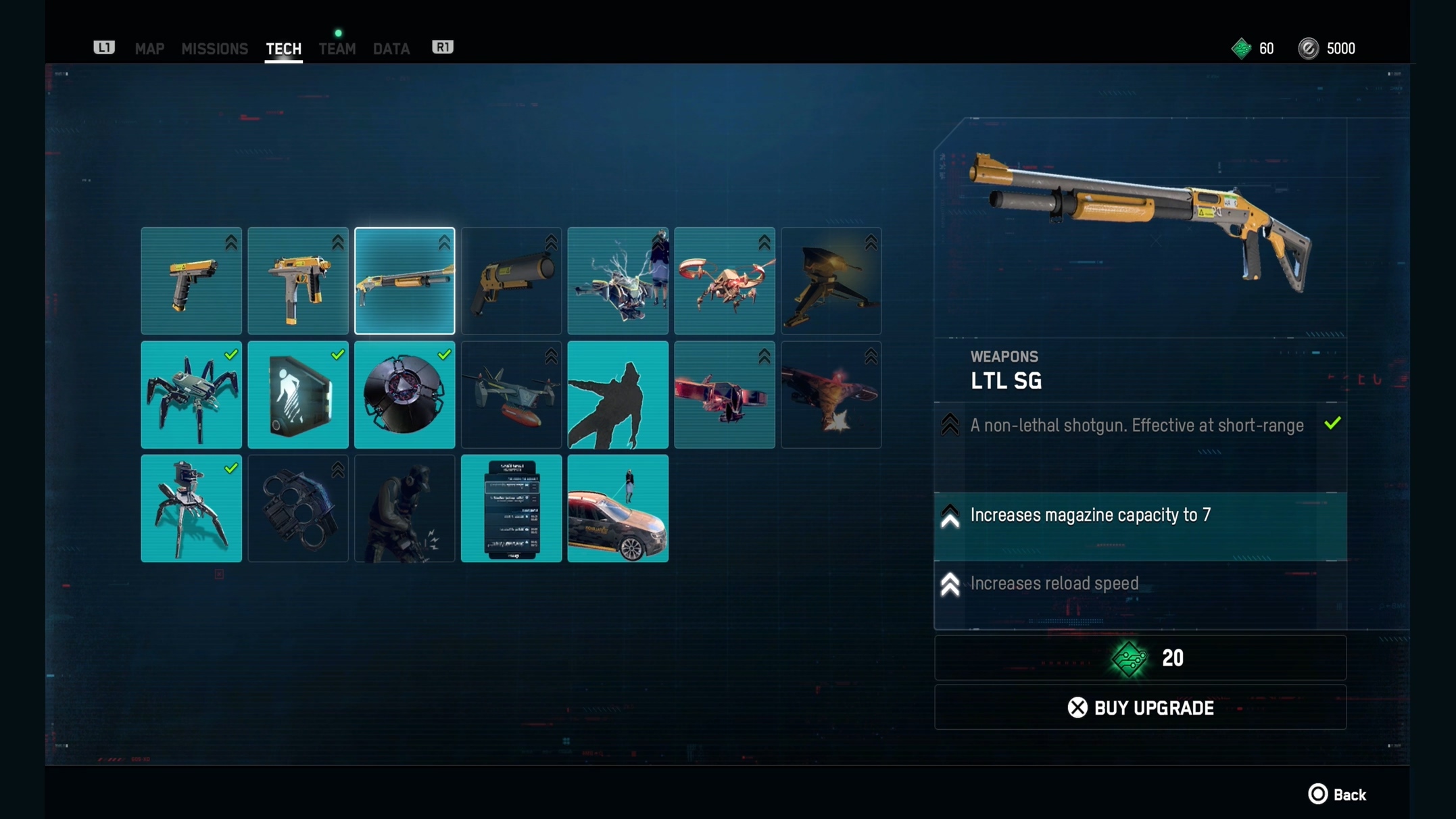Choose the grenade launcher tile
1456x819 pixels.
click(x=511, y=281)
